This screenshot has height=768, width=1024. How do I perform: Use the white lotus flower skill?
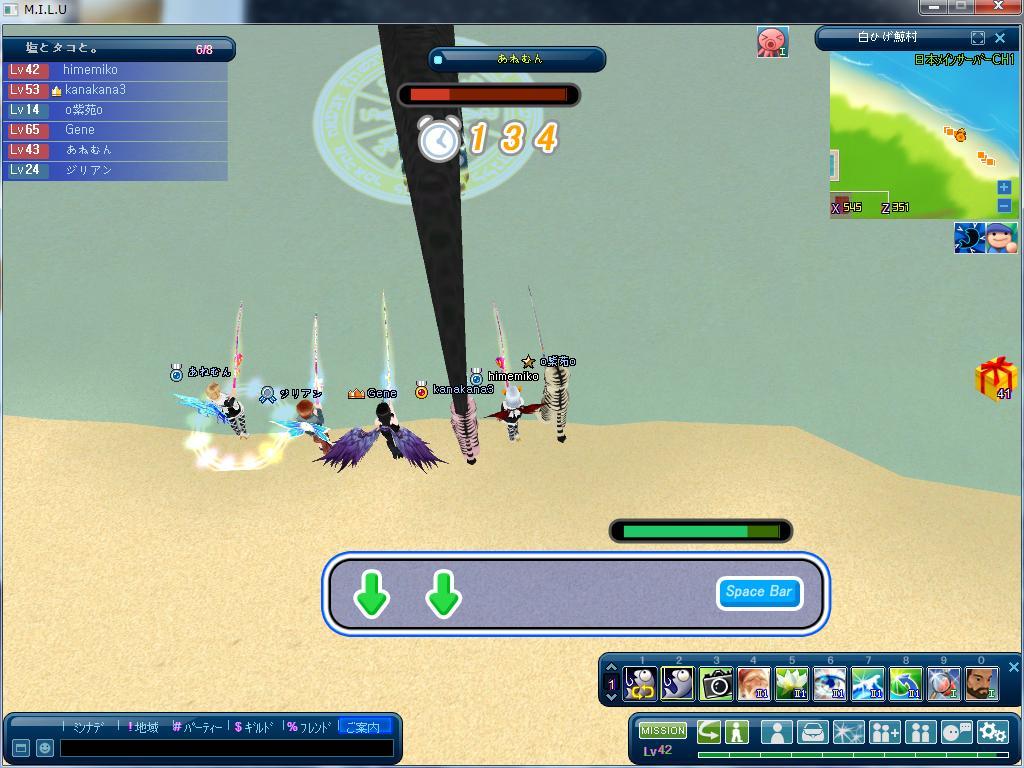[x=791, y=684]
